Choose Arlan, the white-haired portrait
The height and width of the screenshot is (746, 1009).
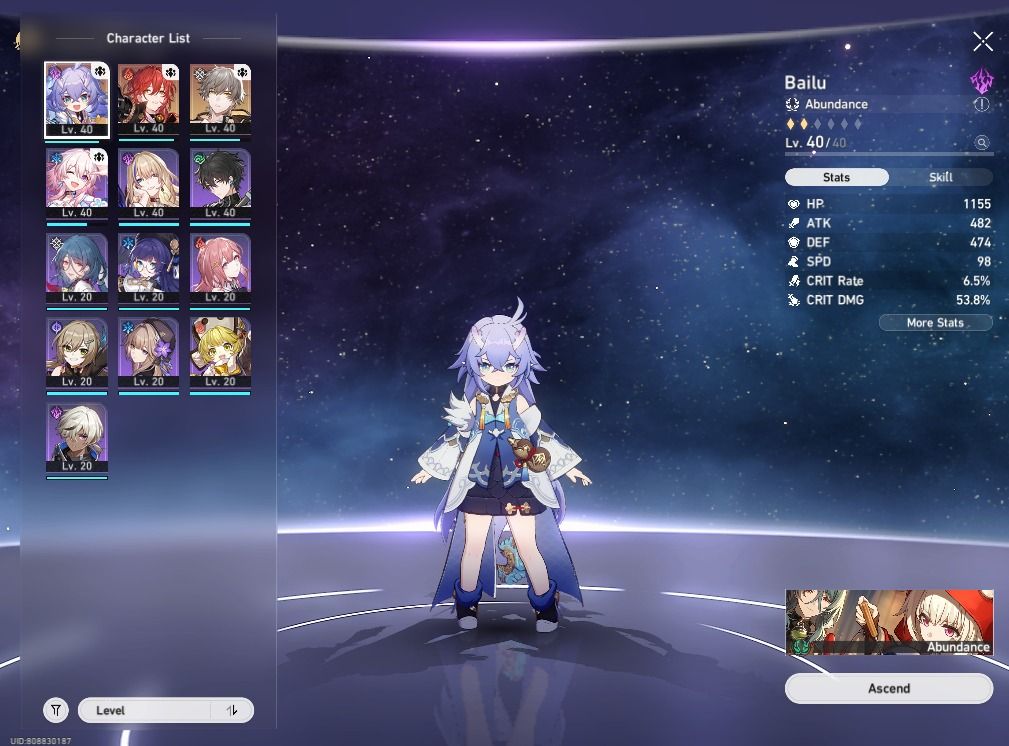point(77,438)
